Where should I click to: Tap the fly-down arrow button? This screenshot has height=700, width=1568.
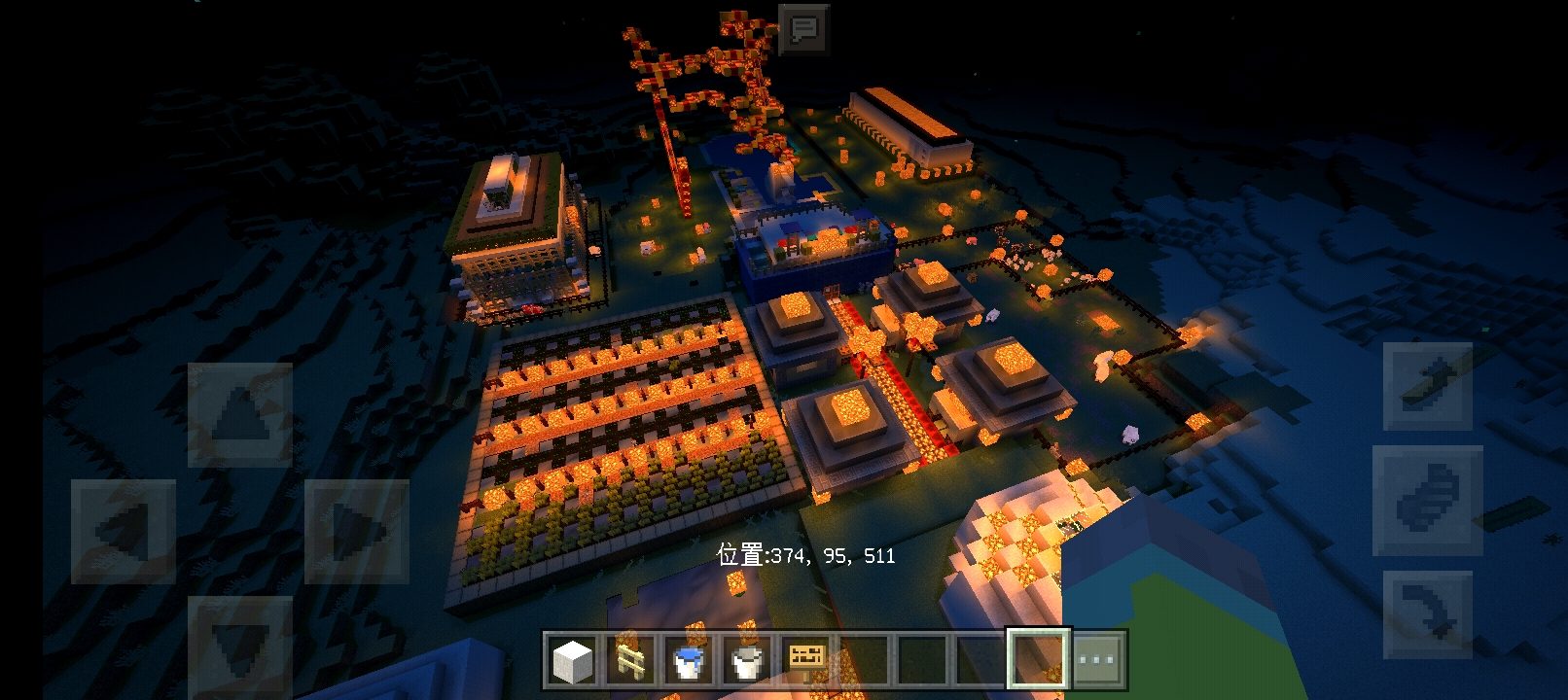(x=1427, y=614)
